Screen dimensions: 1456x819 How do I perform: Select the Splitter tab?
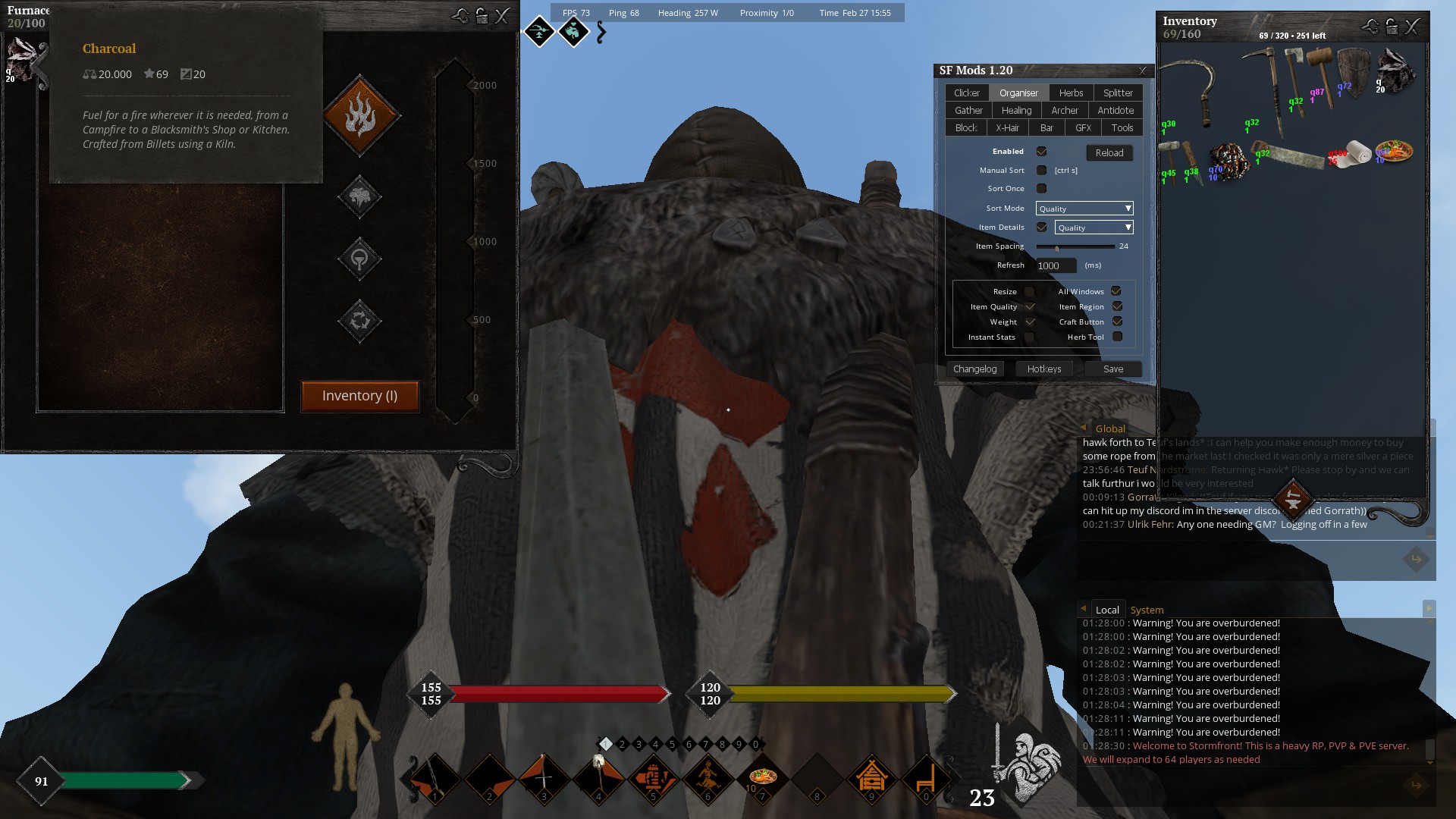pos(1118,93)
